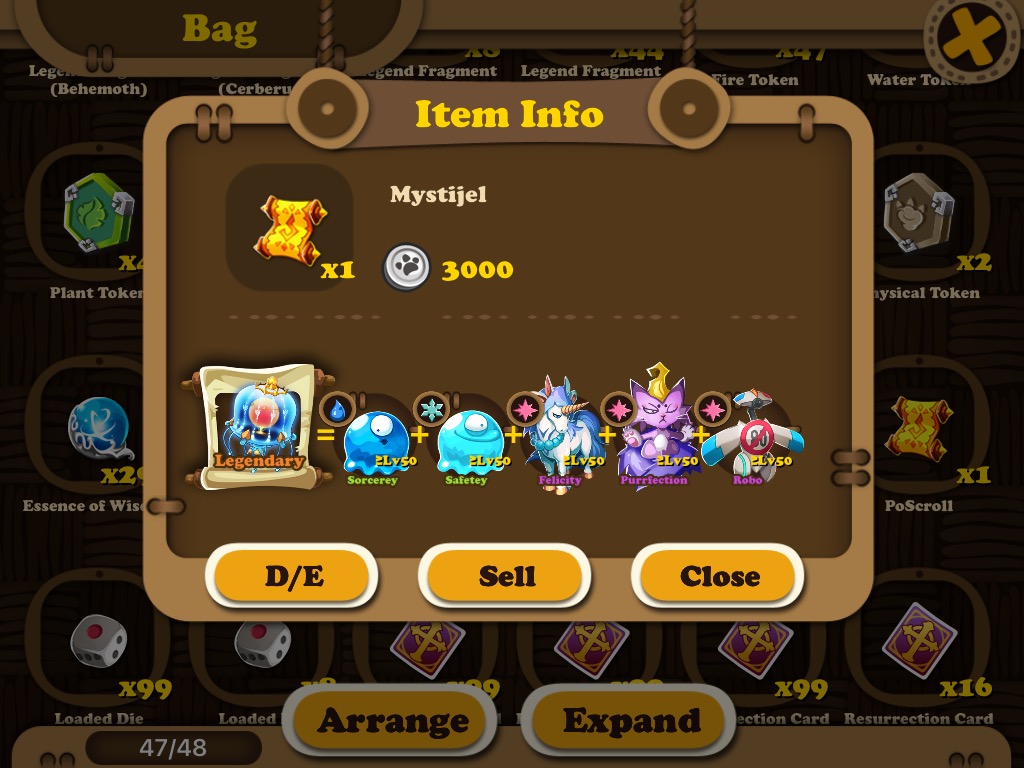Image resolution: width=1024 pixels, height=768 pixels.
Task: Select the Legendary scroll result icon
Action: coord(258,427)
